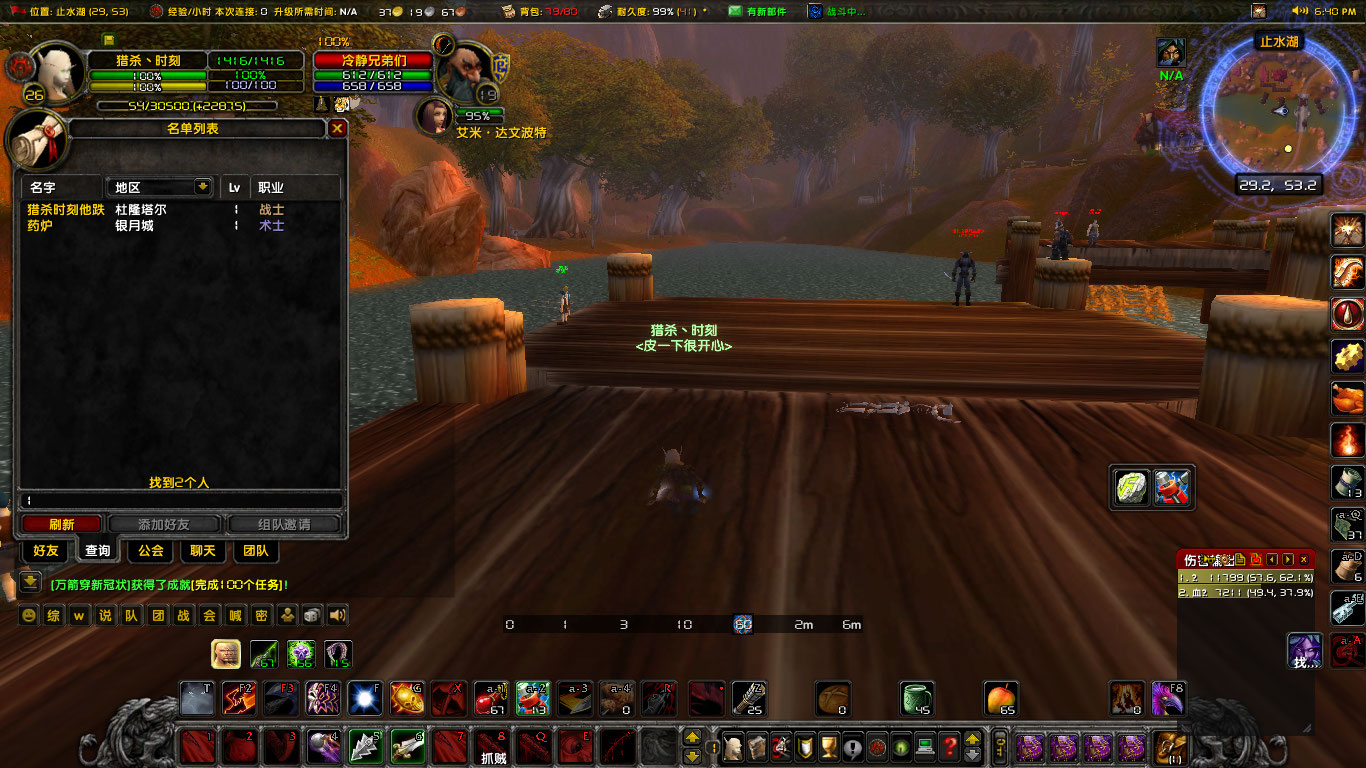
Task: Click the dice roll icon in the chat shortcut bar
Action: [x=311, y=615]
